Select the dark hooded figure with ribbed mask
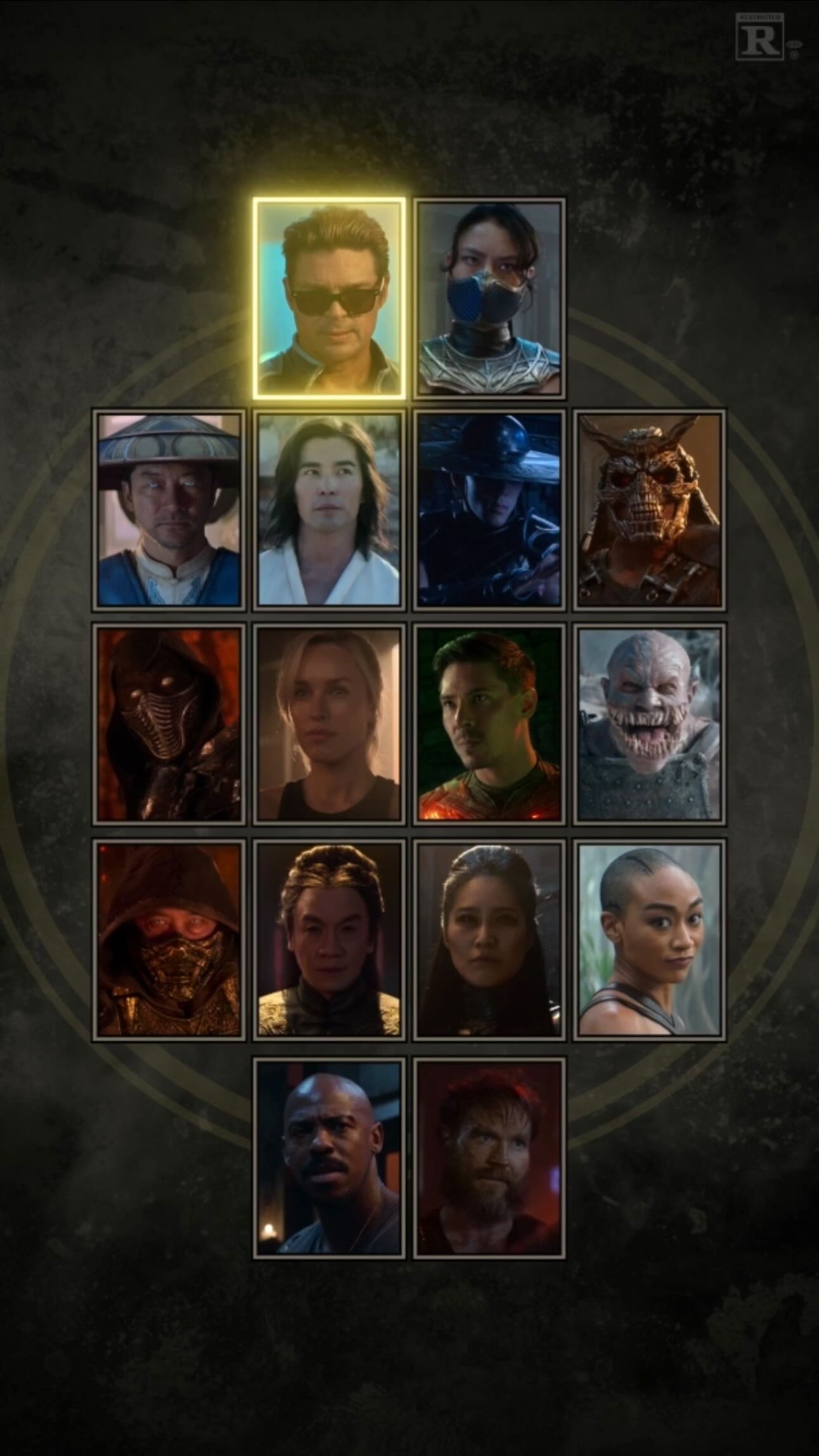The height and width of the screenshot is (1456, 819). pyautogui.click(x=169, y=724)
